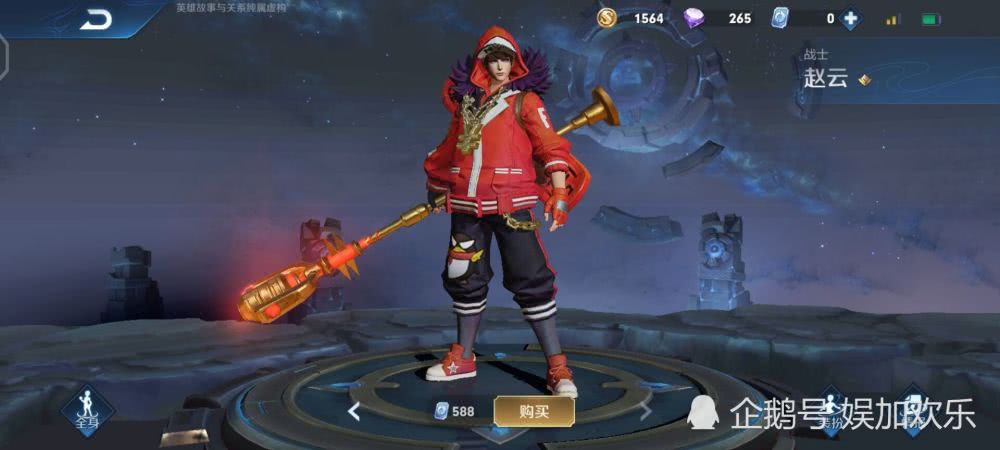Click the gold emblem beside 赵云
This screenshot has height=450, width=1000.
[863, 79]
